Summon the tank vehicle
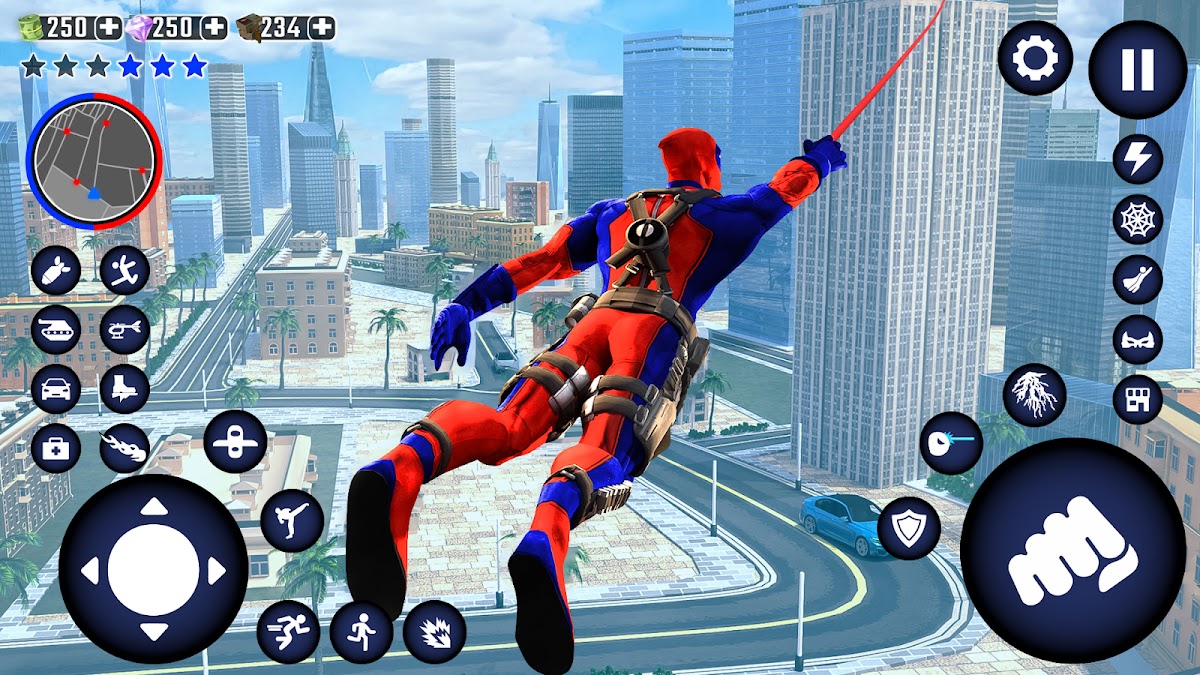Image resolution: width=1200 pixels, height=675 pixels. 56,330
